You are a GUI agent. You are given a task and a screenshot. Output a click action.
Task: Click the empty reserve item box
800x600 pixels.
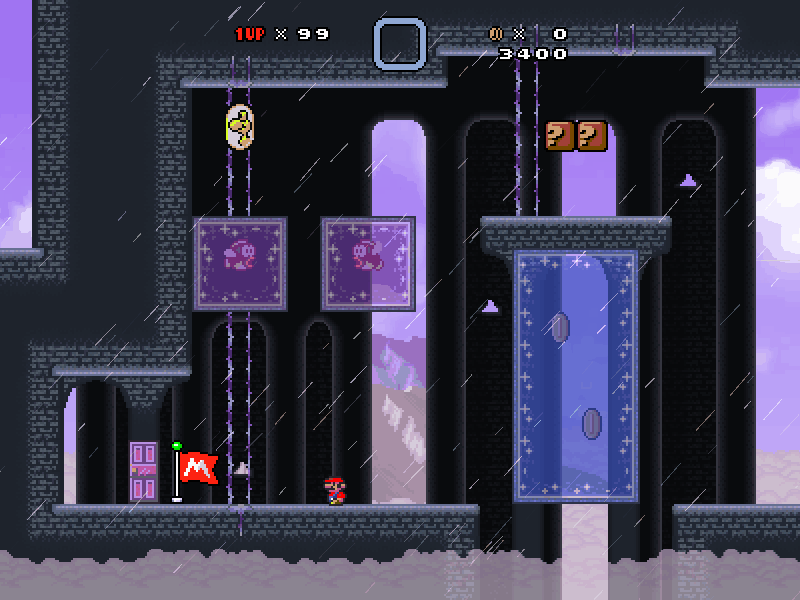coord(400,44)
